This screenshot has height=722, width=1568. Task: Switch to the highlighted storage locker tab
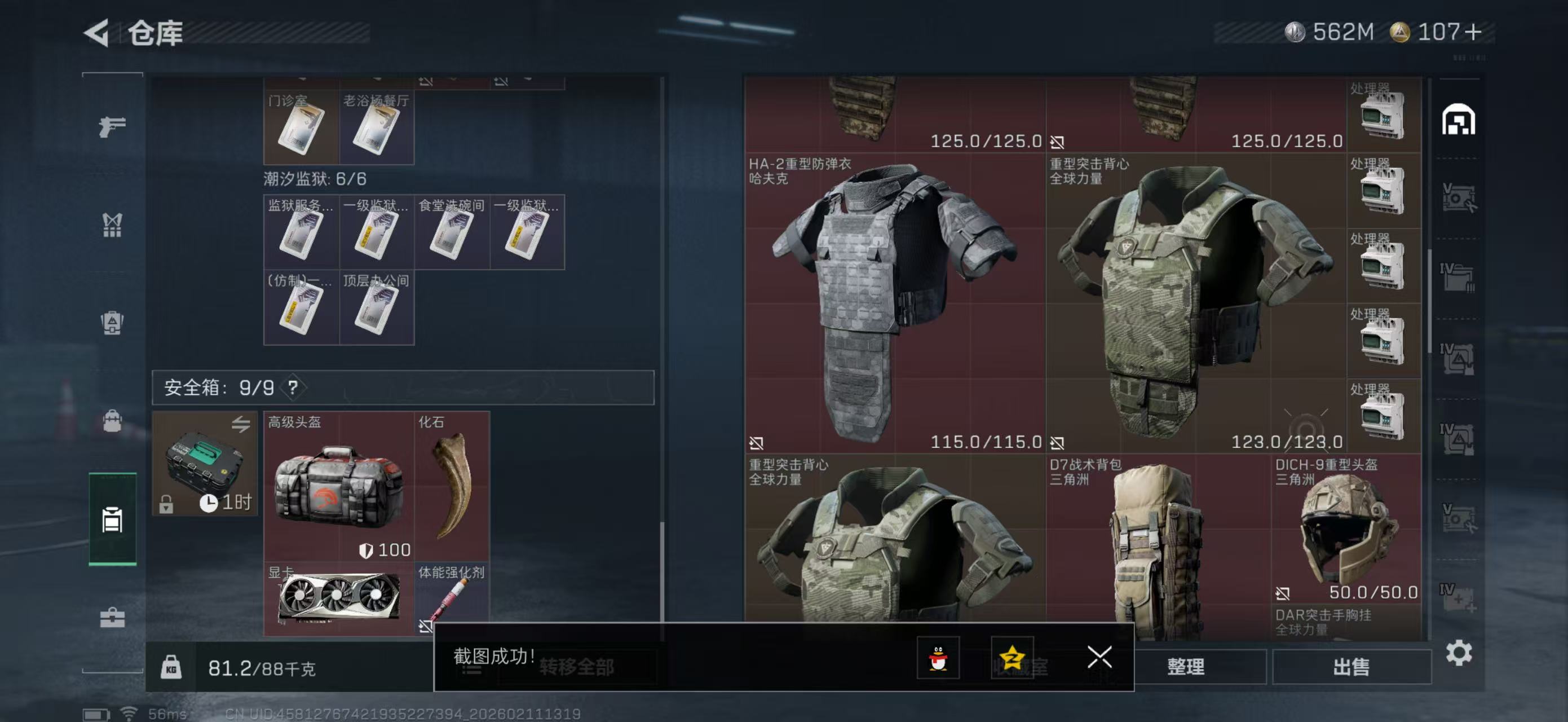pyautogui.click(x=112, y=521)
